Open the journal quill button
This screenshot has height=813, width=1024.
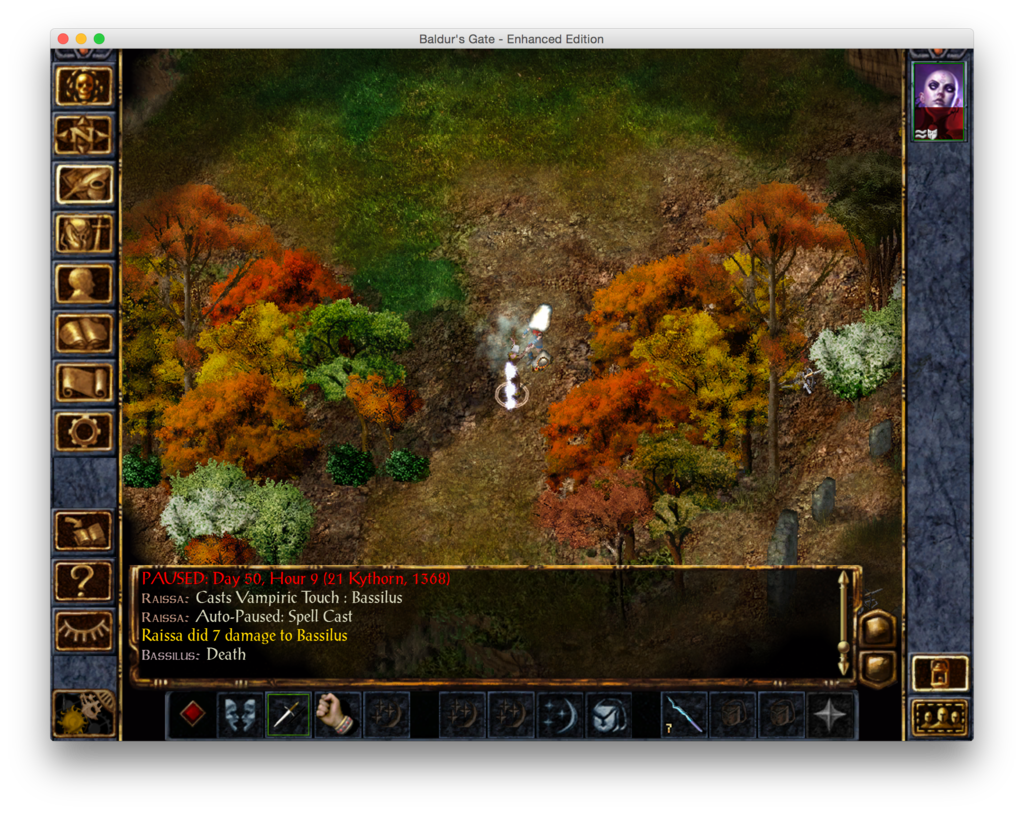coord(84,184)
